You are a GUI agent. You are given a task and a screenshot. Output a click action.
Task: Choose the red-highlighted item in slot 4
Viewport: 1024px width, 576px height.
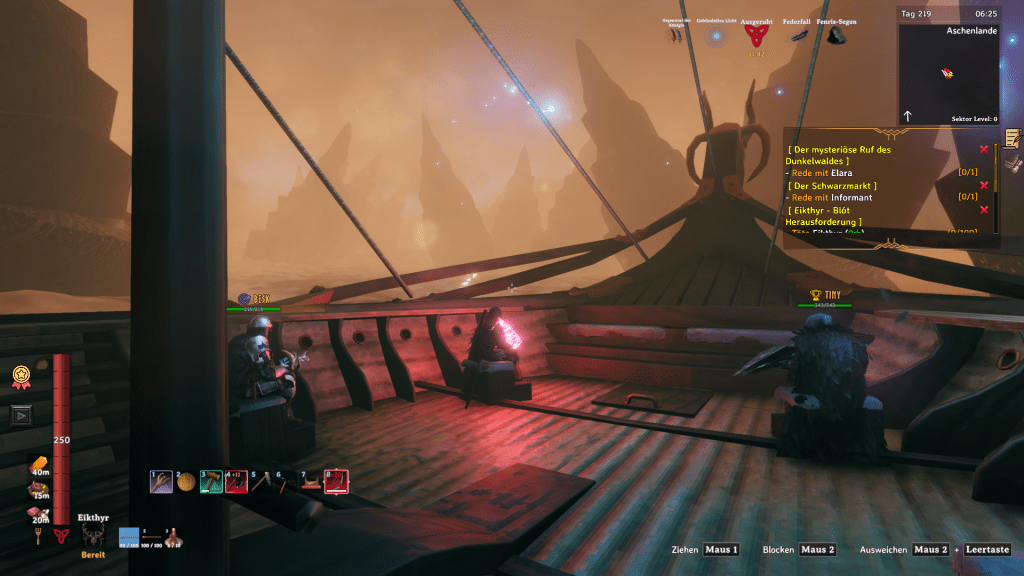236,482
